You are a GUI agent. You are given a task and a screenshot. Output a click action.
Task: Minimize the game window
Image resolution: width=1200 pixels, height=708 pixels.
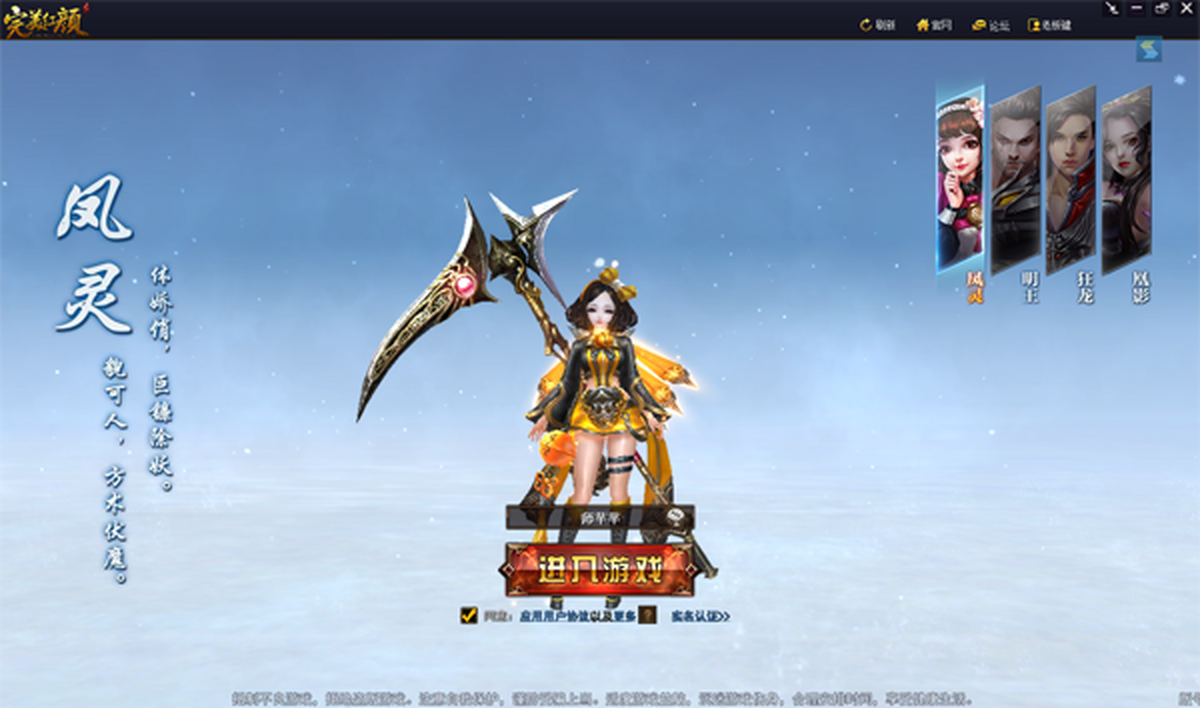point(1137,8)
